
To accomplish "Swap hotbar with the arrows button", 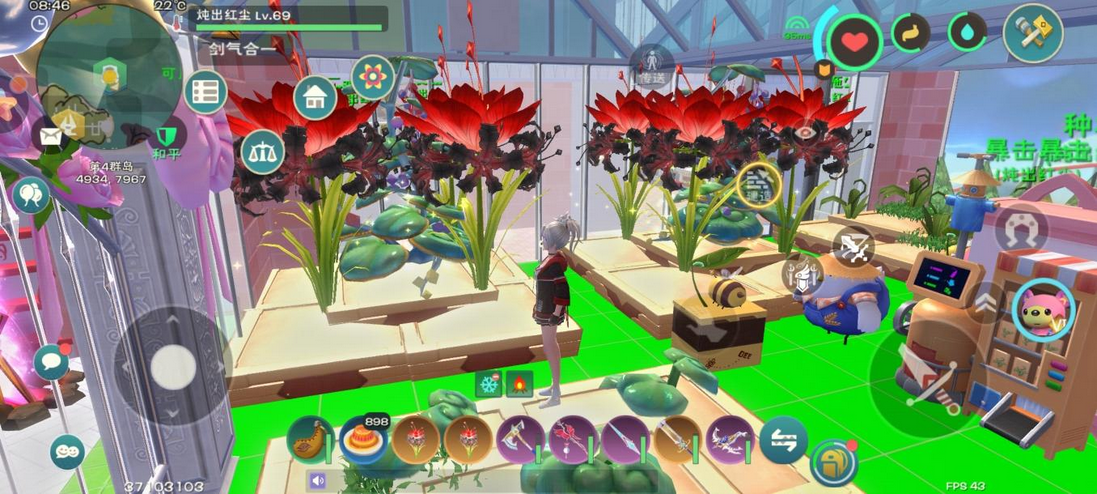I will [783, 440].
